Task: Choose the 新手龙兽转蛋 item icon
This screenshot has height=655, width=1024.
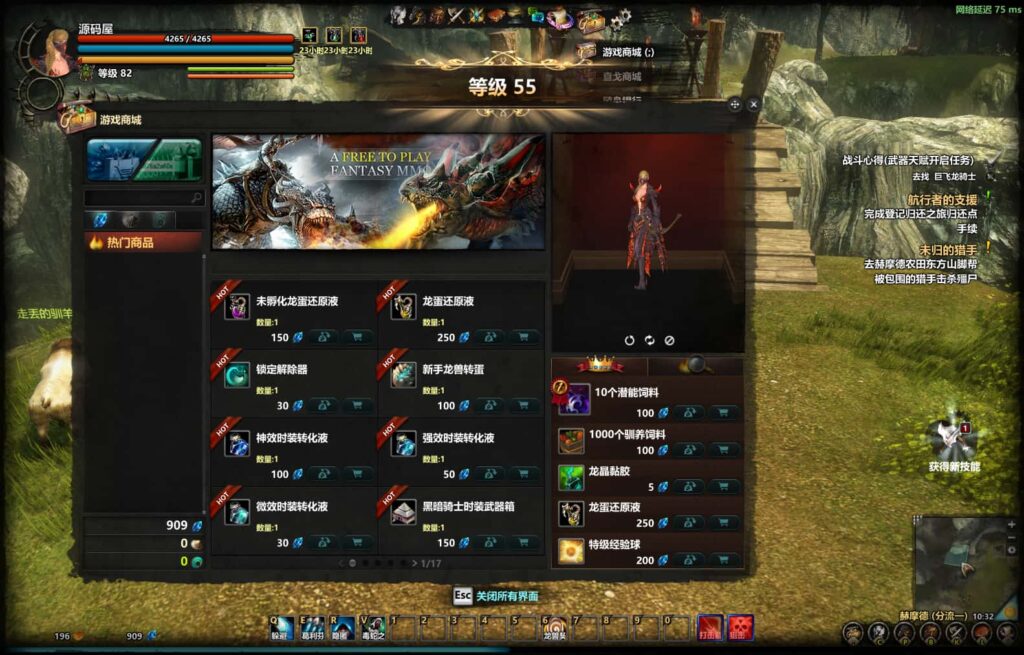Action: [403, 374]
